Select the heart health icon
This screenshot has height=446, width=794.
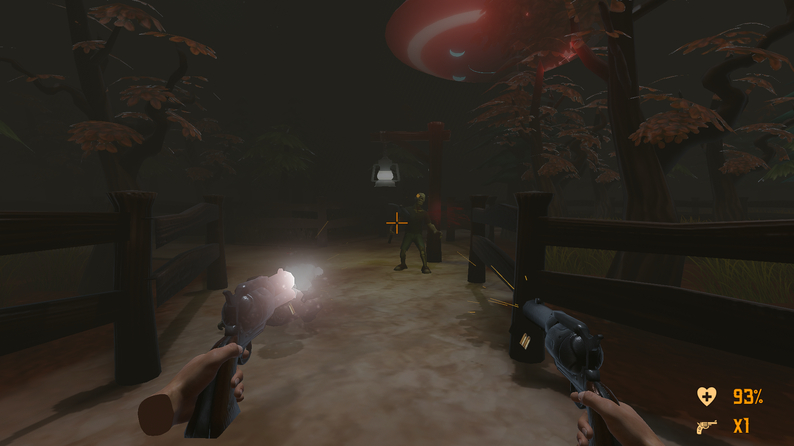(x=707, y=397)
